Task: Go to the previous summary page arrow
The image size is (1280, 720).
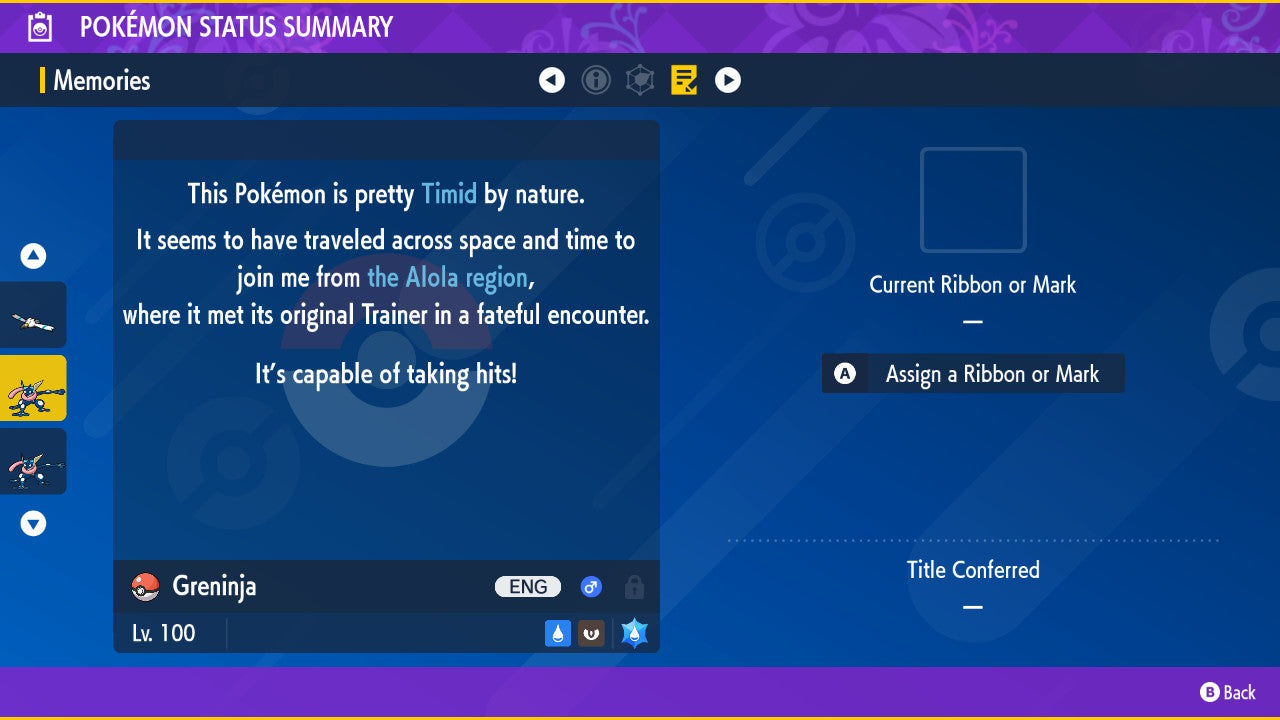Action: (x=552, y=80)
